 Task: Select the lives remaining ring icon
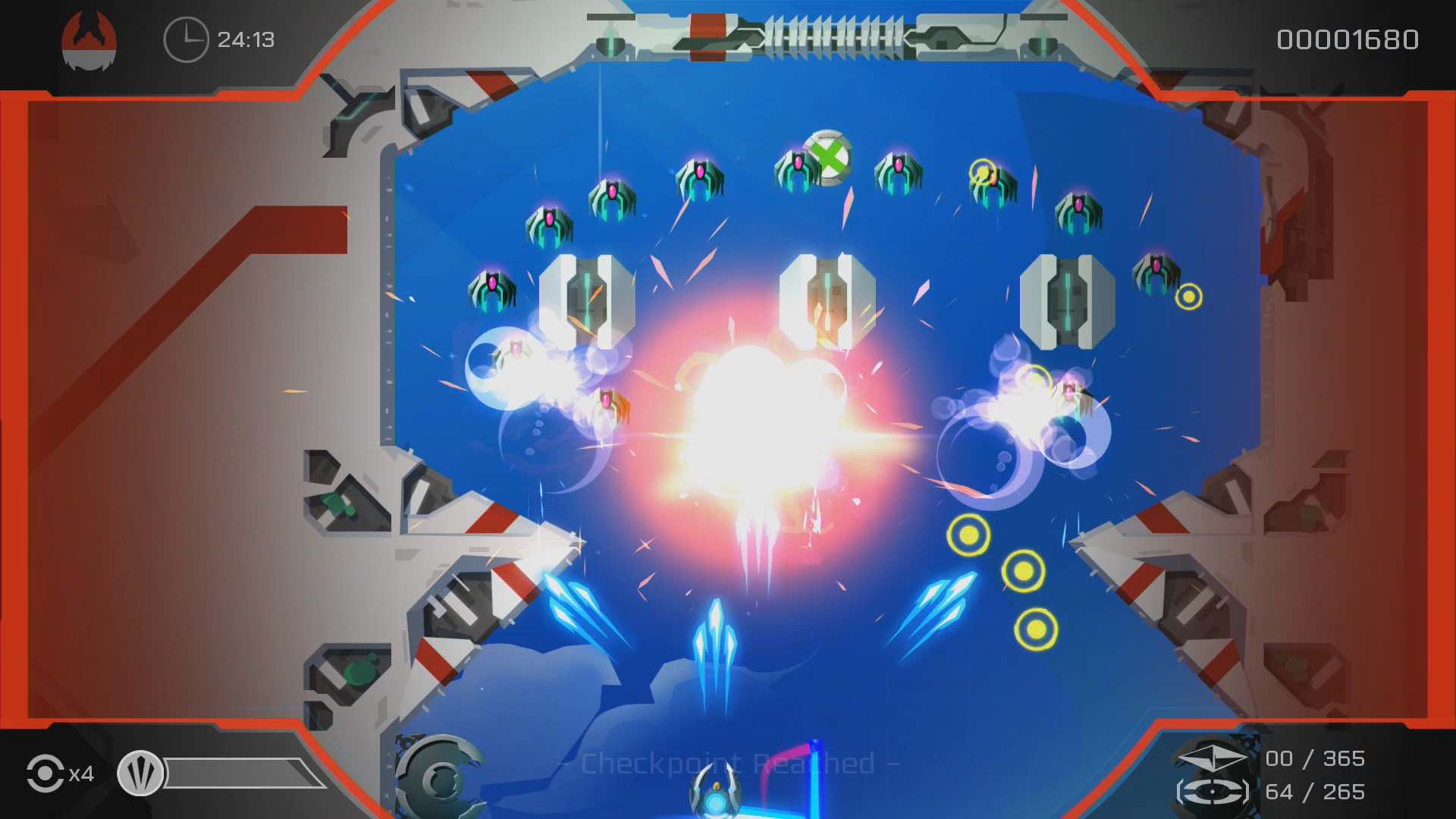45,773
